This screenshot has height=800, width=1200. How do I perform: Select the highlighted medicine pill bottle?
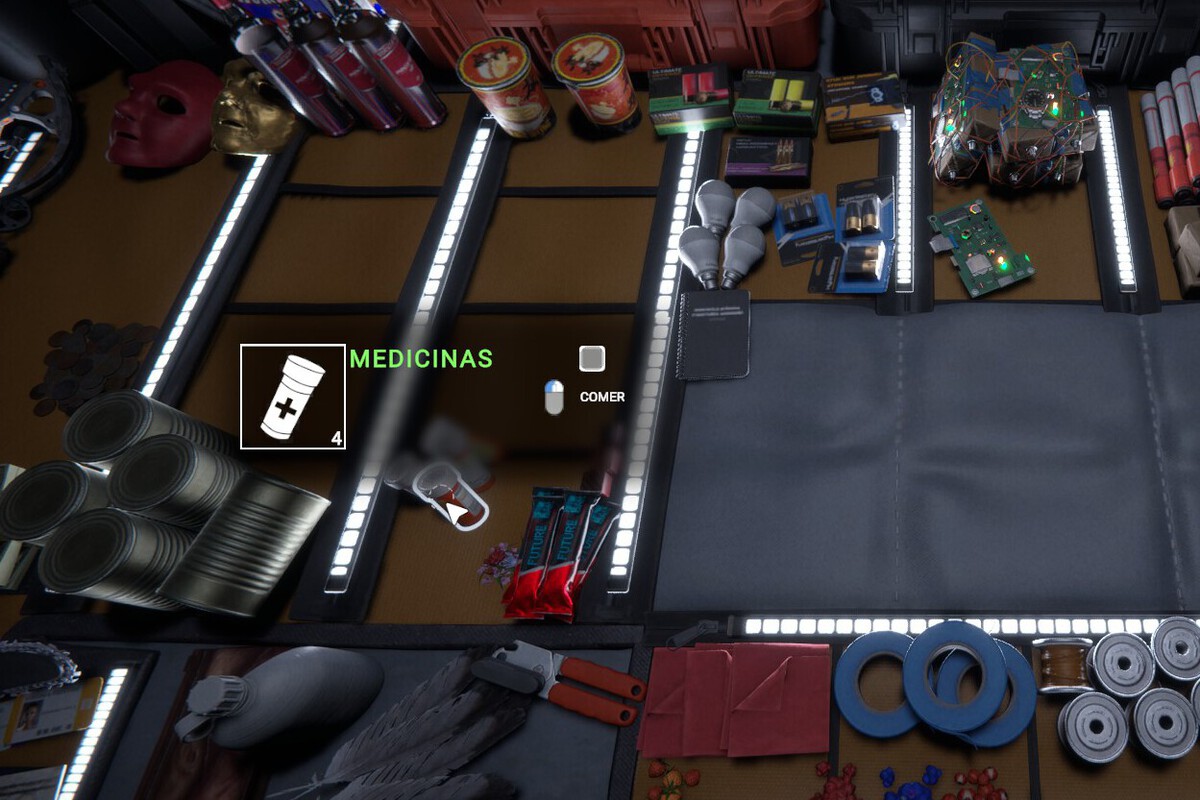(452, 497)
